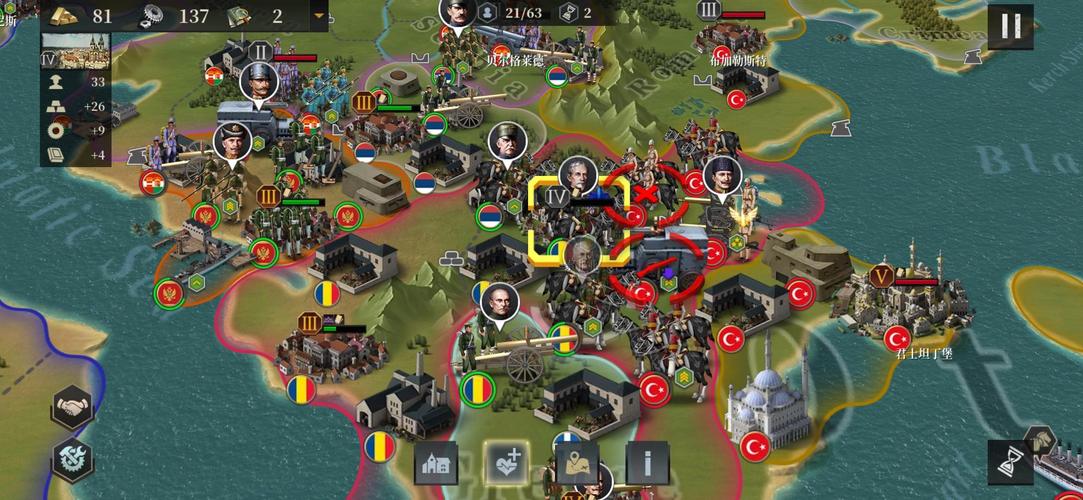Expand the resource bar dropdown arrow
The width and height of the screenshot is (1083, 500).
coord(319,15)
